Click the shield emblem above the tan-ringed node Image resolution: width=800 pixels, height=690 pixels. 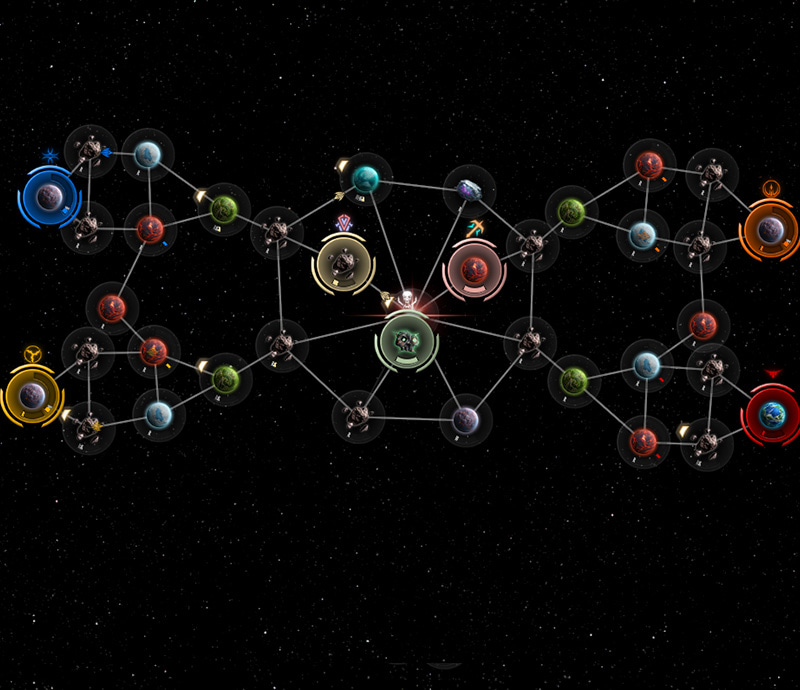coord(345,222)
